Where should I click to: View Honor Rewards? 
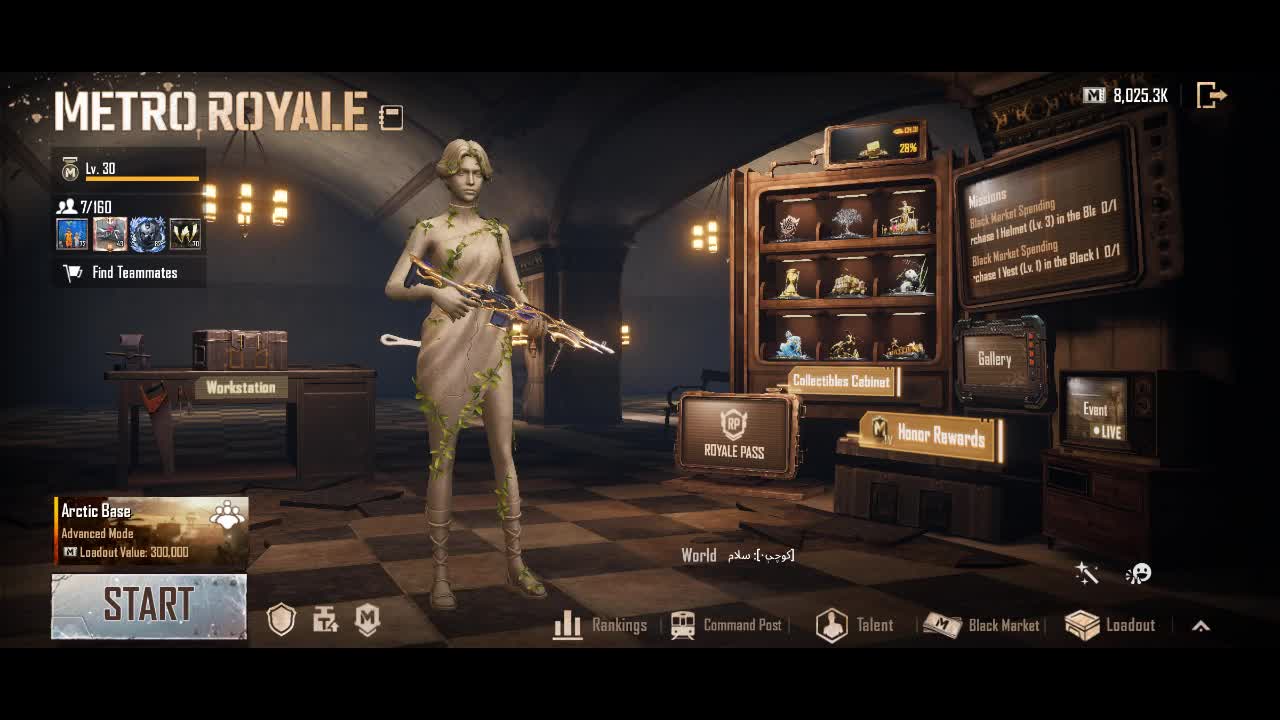[931, 434]
